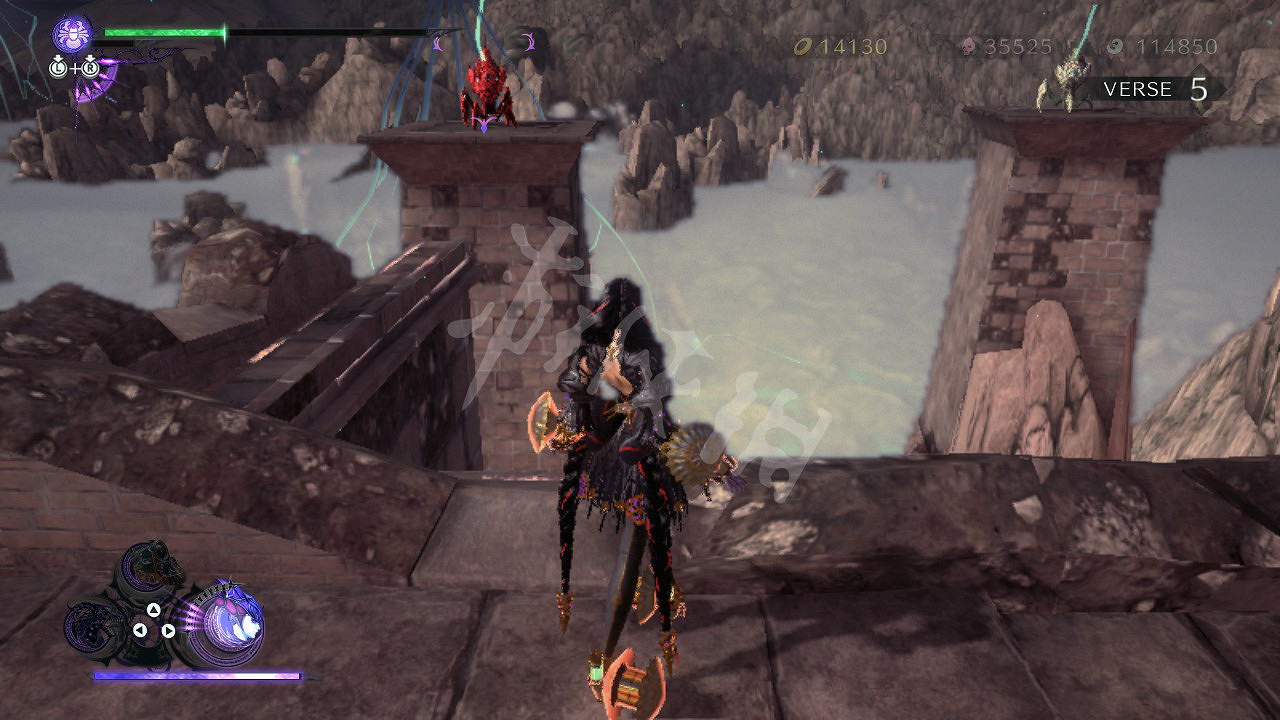
Task: Click the L+R summon button prompt
Action: (74, 68)
